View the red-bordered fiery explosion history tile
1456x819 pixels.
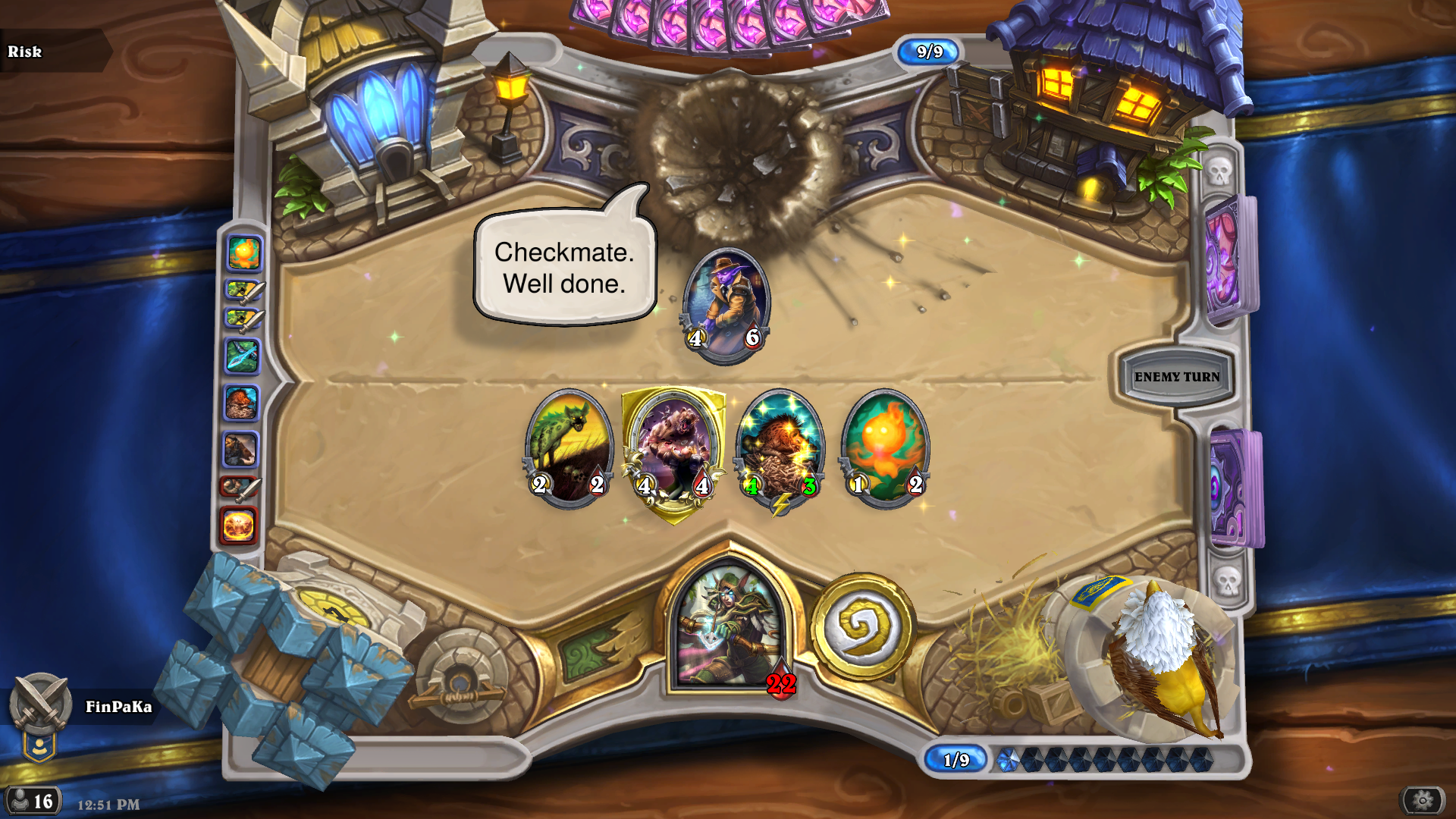tap(239, 525)
